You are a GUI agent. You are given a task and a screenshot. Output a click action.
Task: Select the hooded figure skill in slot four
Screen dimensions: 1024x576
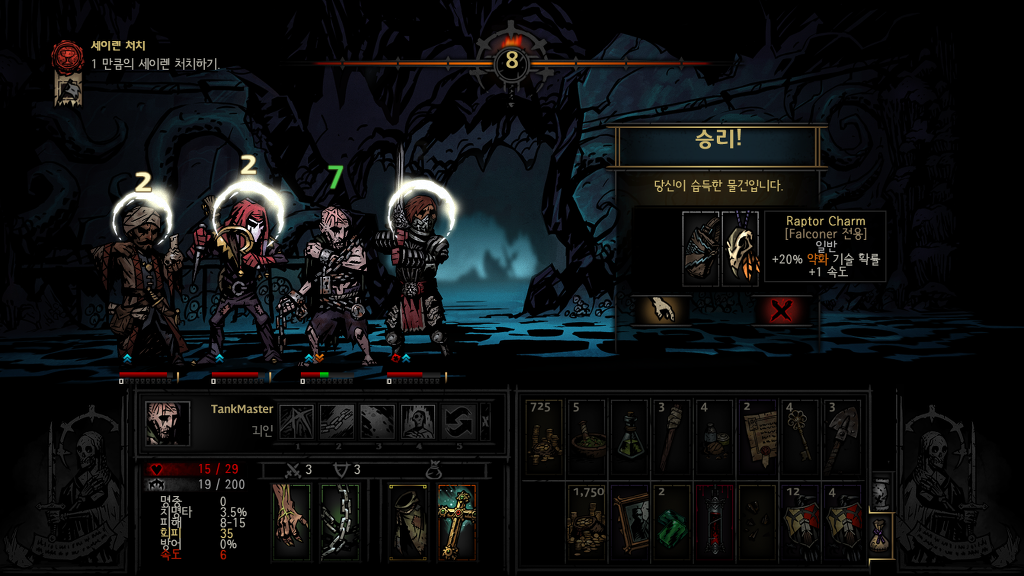419,422
